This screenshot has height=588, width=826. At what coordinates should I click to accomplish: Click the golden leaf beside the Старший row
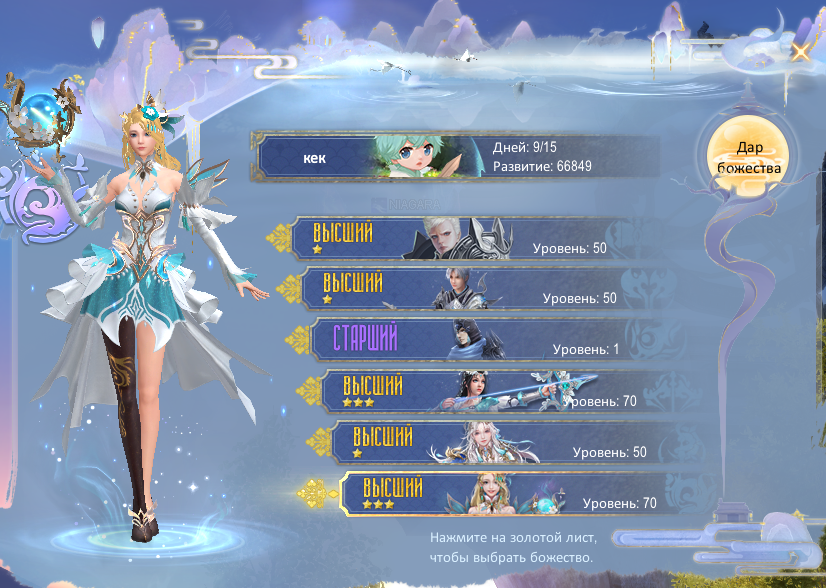pyautogui.click(x=298, y=338)
